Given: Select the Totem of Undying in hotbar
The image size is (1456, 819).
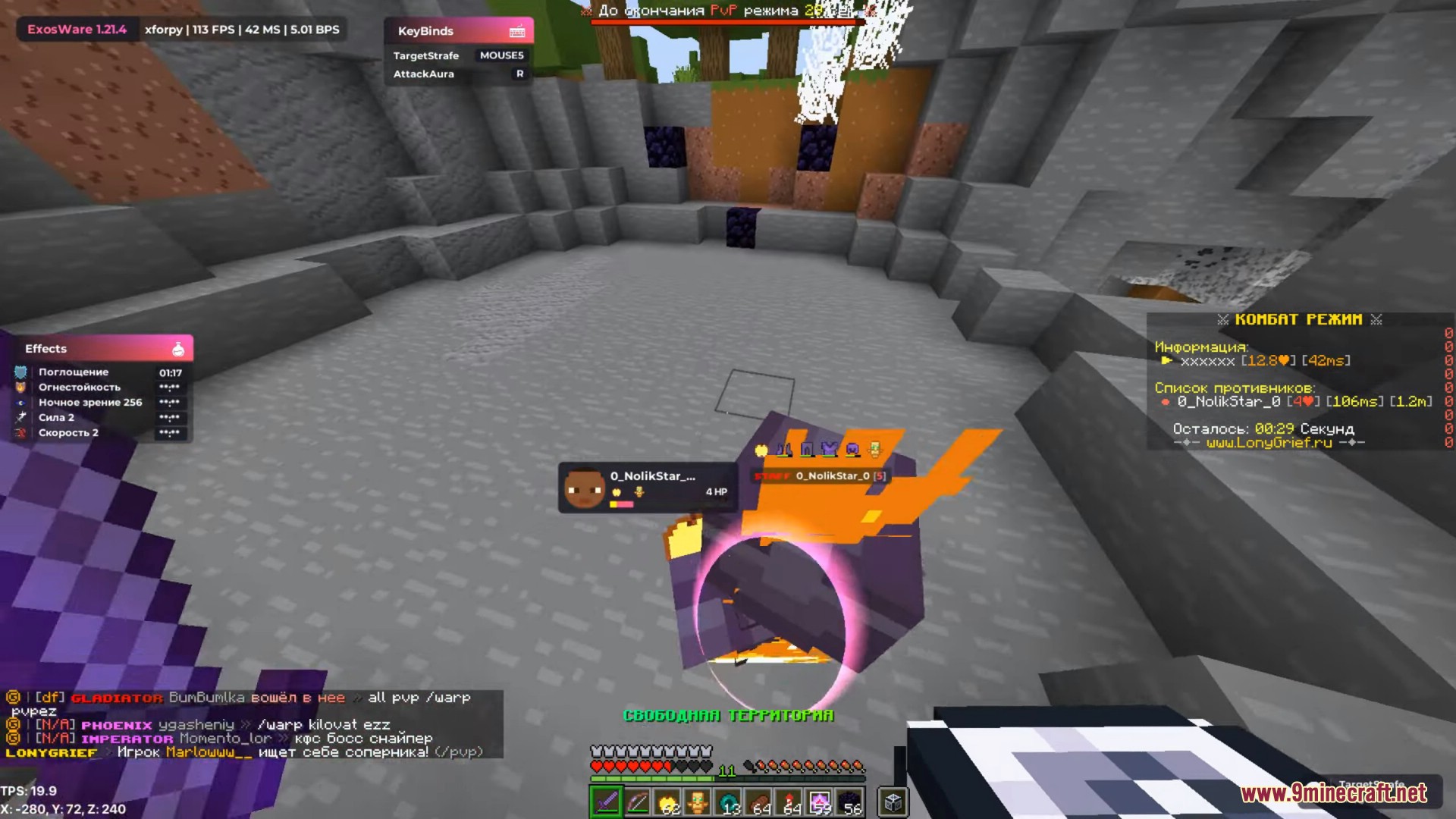Looking at the screenshot, I should [x=699, y=802].
